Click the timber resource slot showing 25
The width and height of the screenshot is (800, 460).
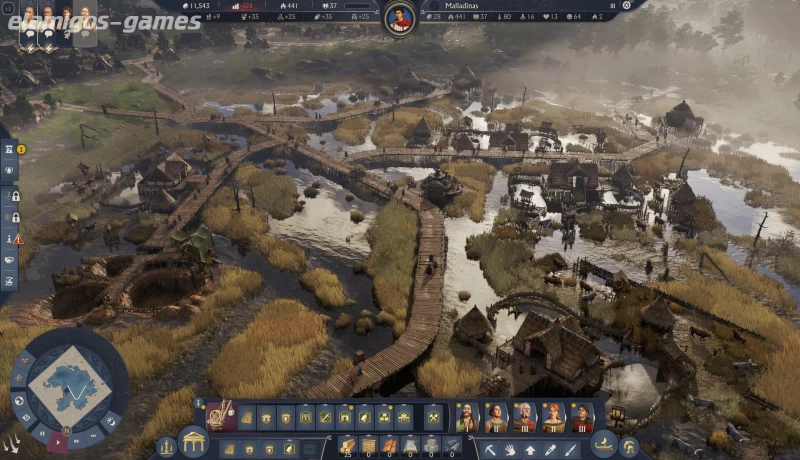click(x=347, y=445)
